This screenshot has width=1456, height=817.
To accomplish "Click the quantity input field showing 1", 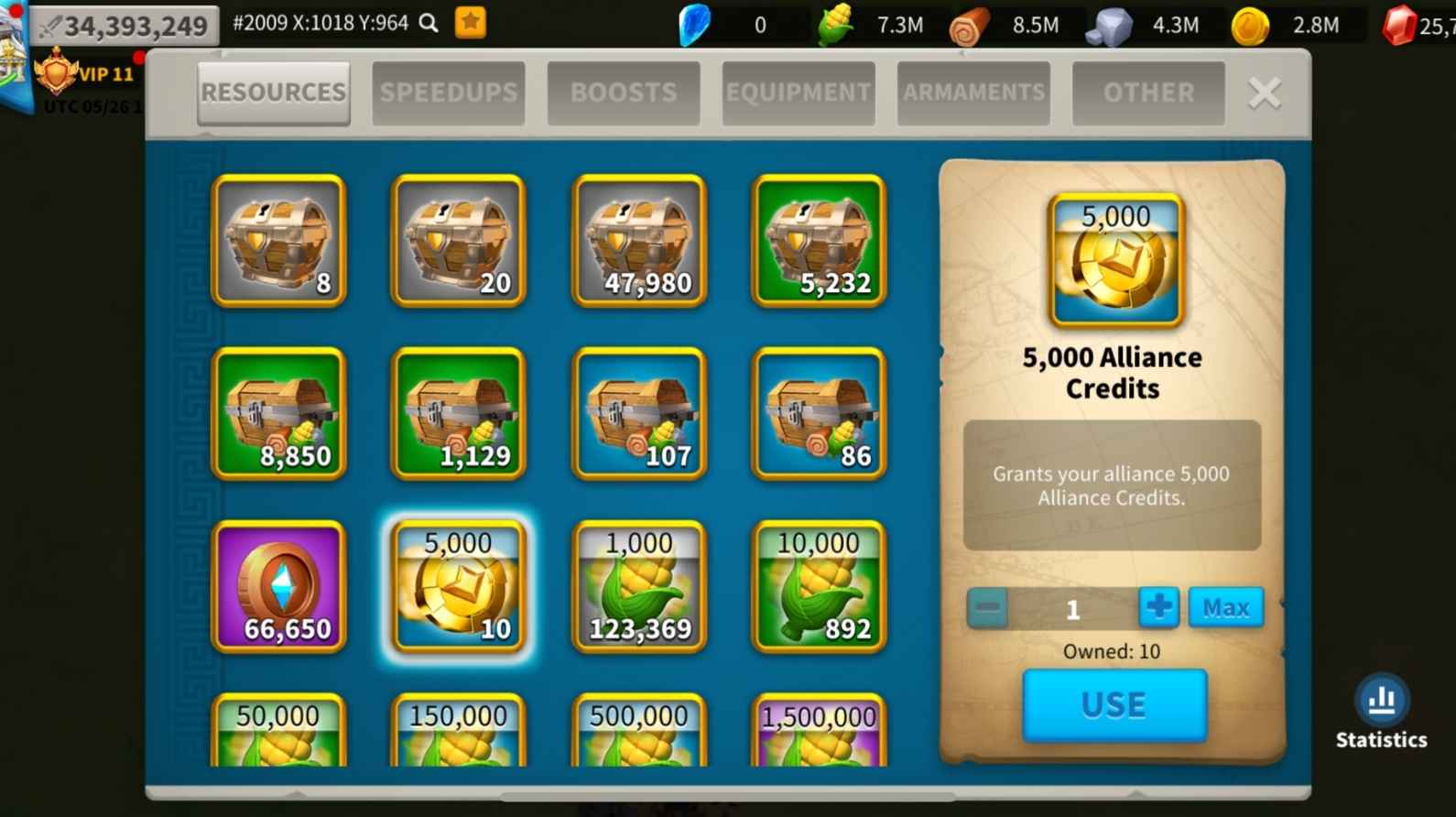I will pos(1073,606).
